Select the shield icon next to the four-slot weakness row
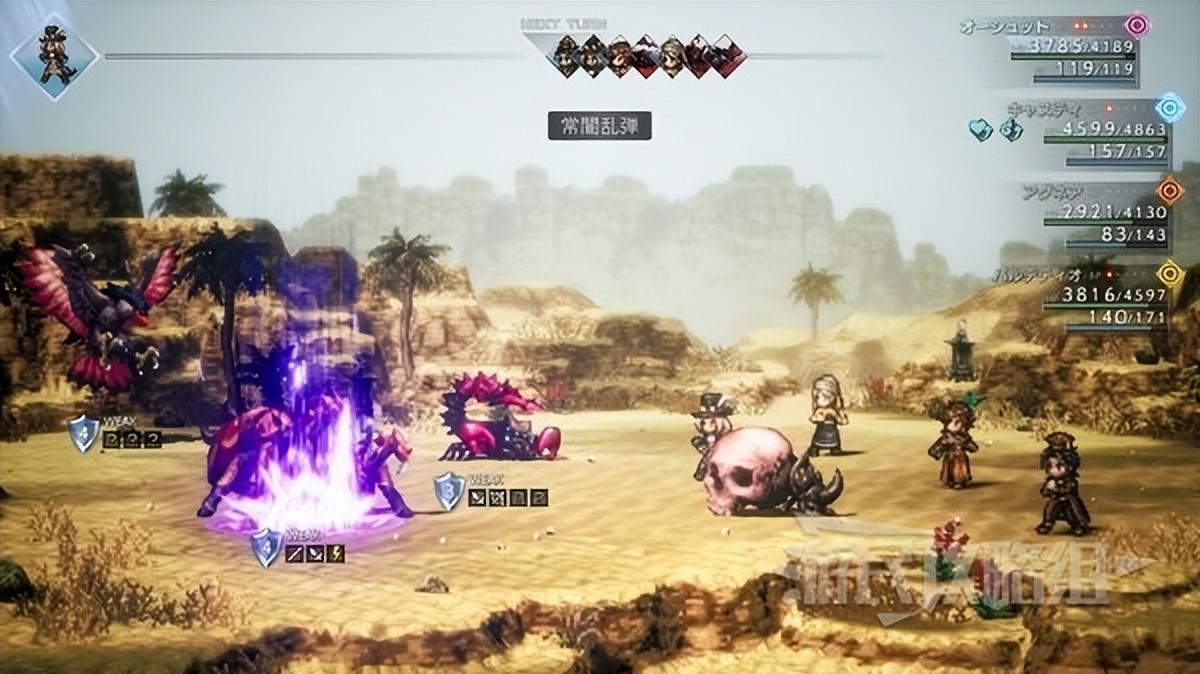The width and height of the screenshot is (1200, 674). (x=449, y=491)
